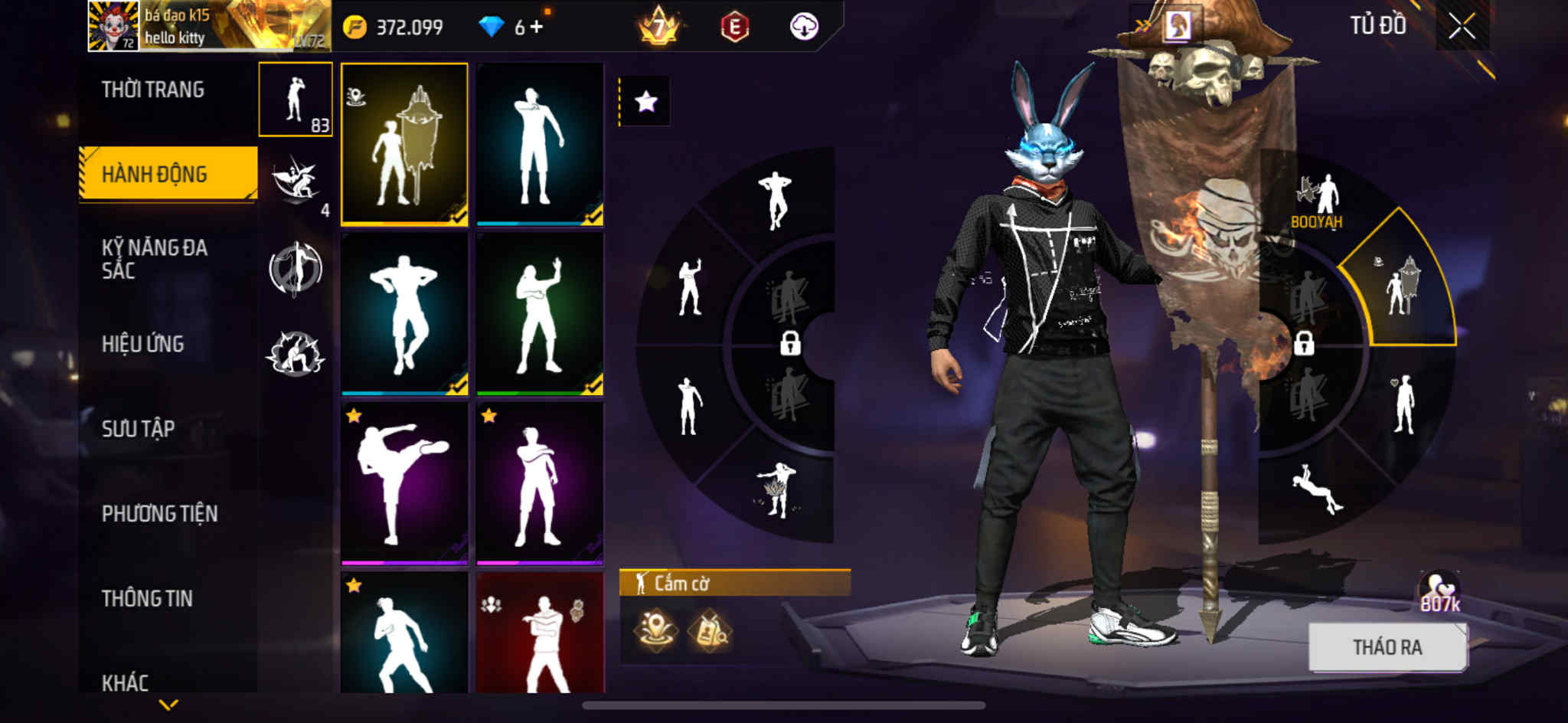Open the Thông Tin section
Viewport: 1568px width, 723px height.
(147, 598)
